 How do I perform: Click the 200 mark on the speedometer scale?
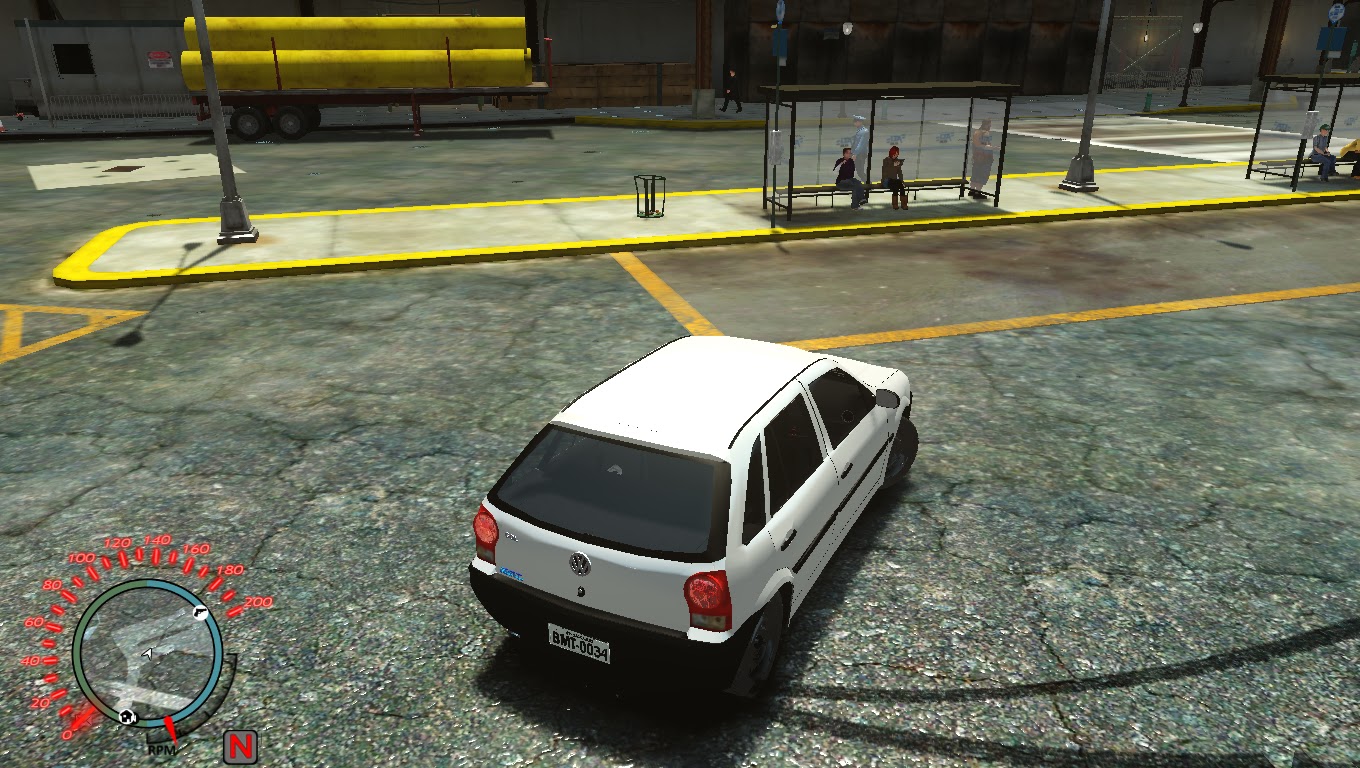tap(256, 602)
